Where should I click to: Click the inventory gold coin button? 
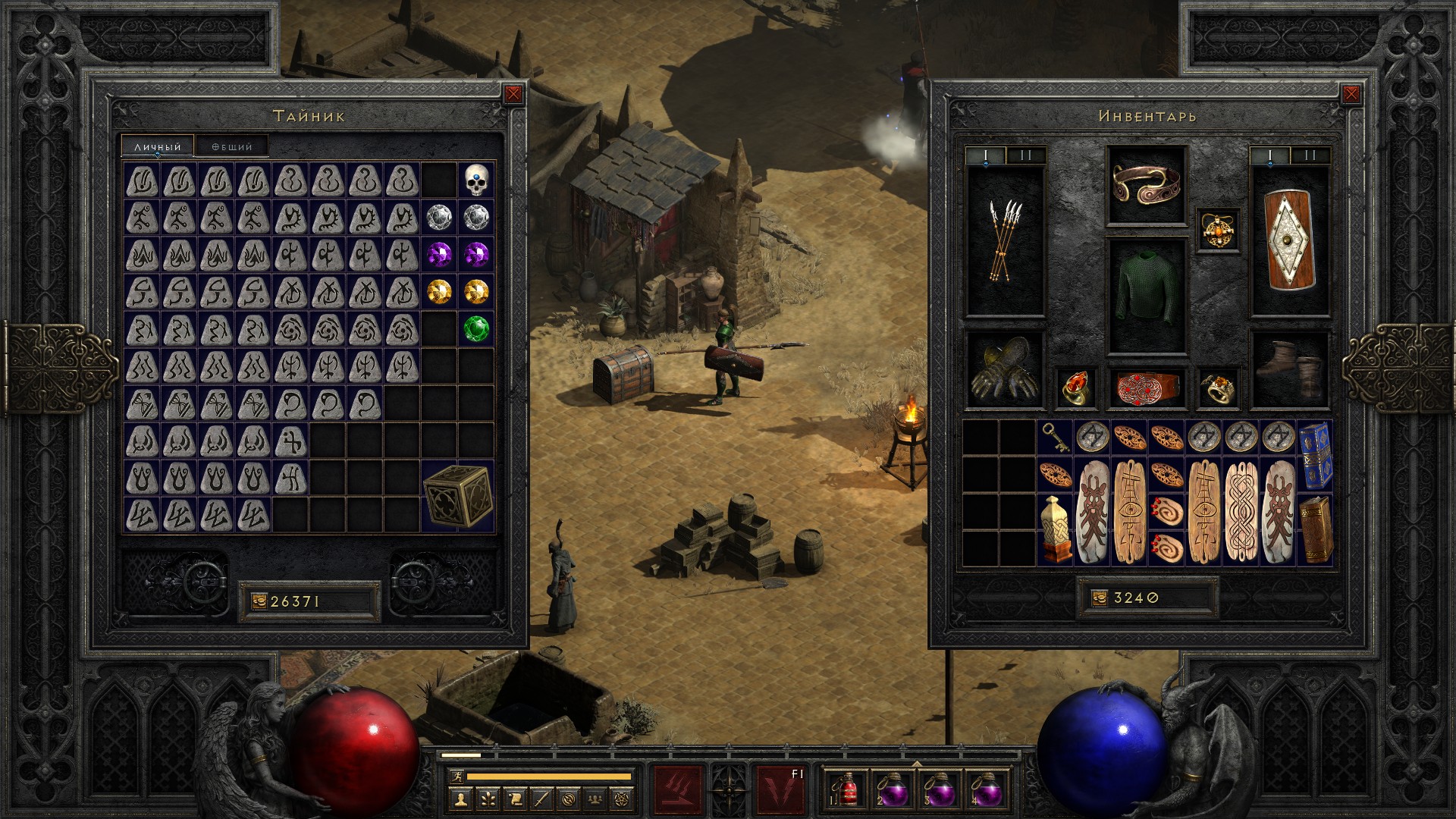click(1100, 598)
